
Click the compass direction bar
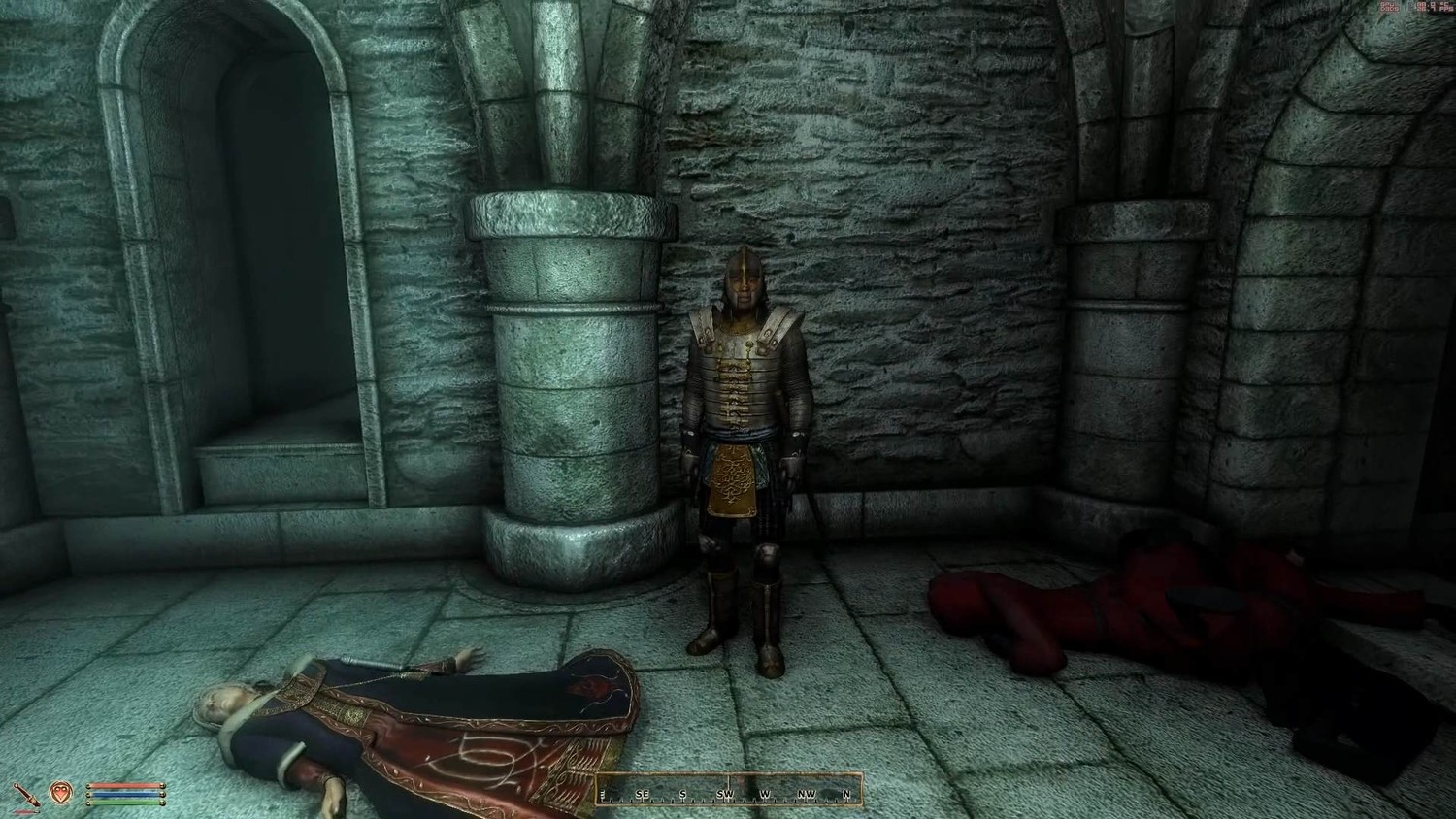(x=728, y=792)
